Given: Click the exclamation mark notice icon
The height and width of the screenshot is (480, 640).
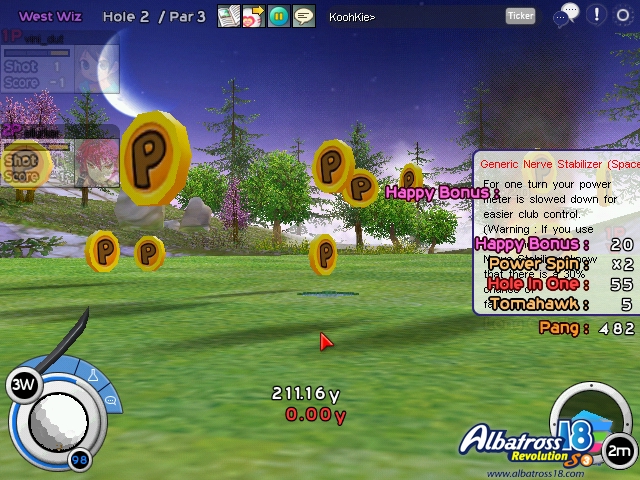Looking at the screenshot, I should click(597, 15).
